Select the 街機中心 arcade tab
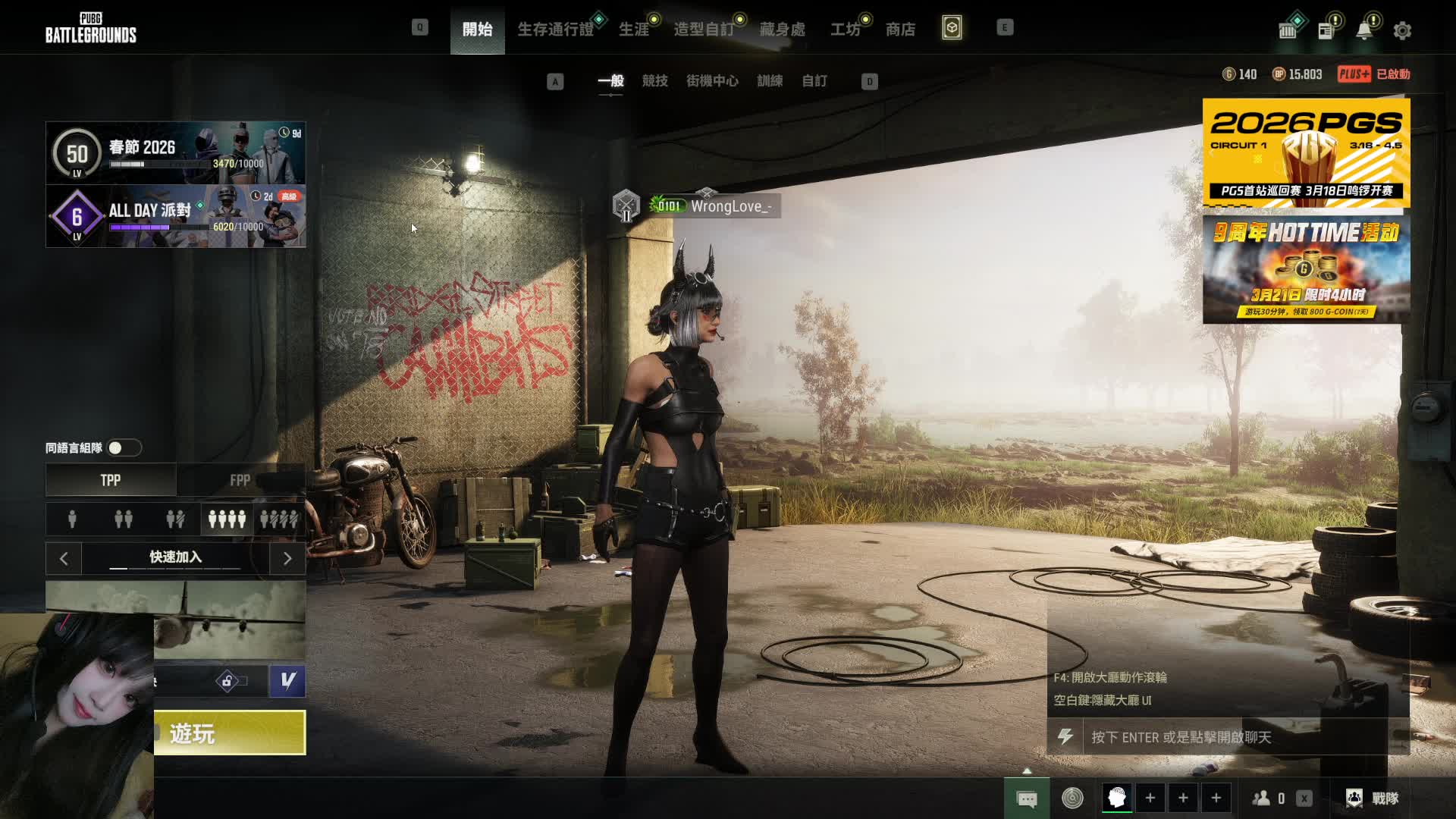This screenshot has height=819, width=1456. [x=712, y=81]
